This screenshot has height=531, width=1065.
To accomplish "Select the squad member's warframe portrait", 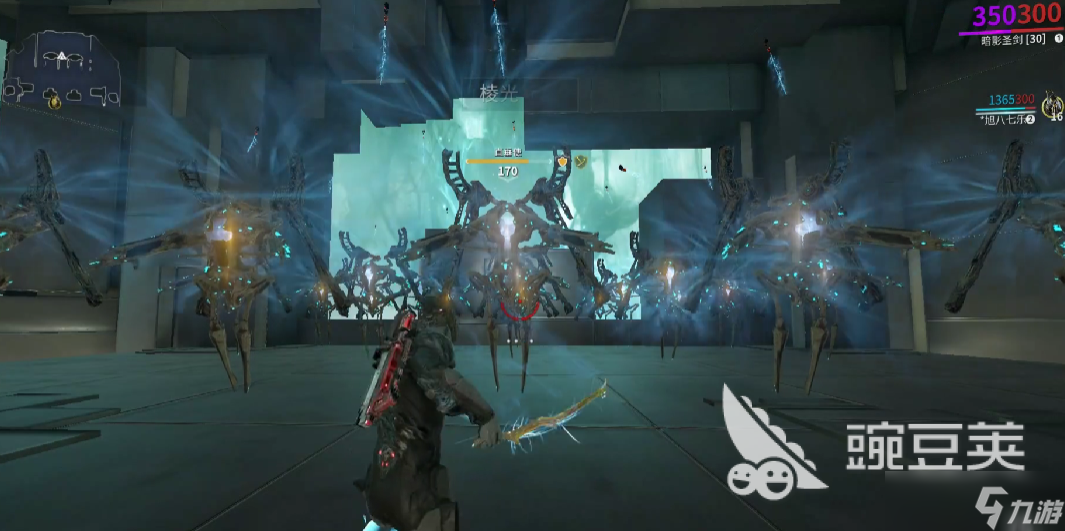I will click(1051, 104).
